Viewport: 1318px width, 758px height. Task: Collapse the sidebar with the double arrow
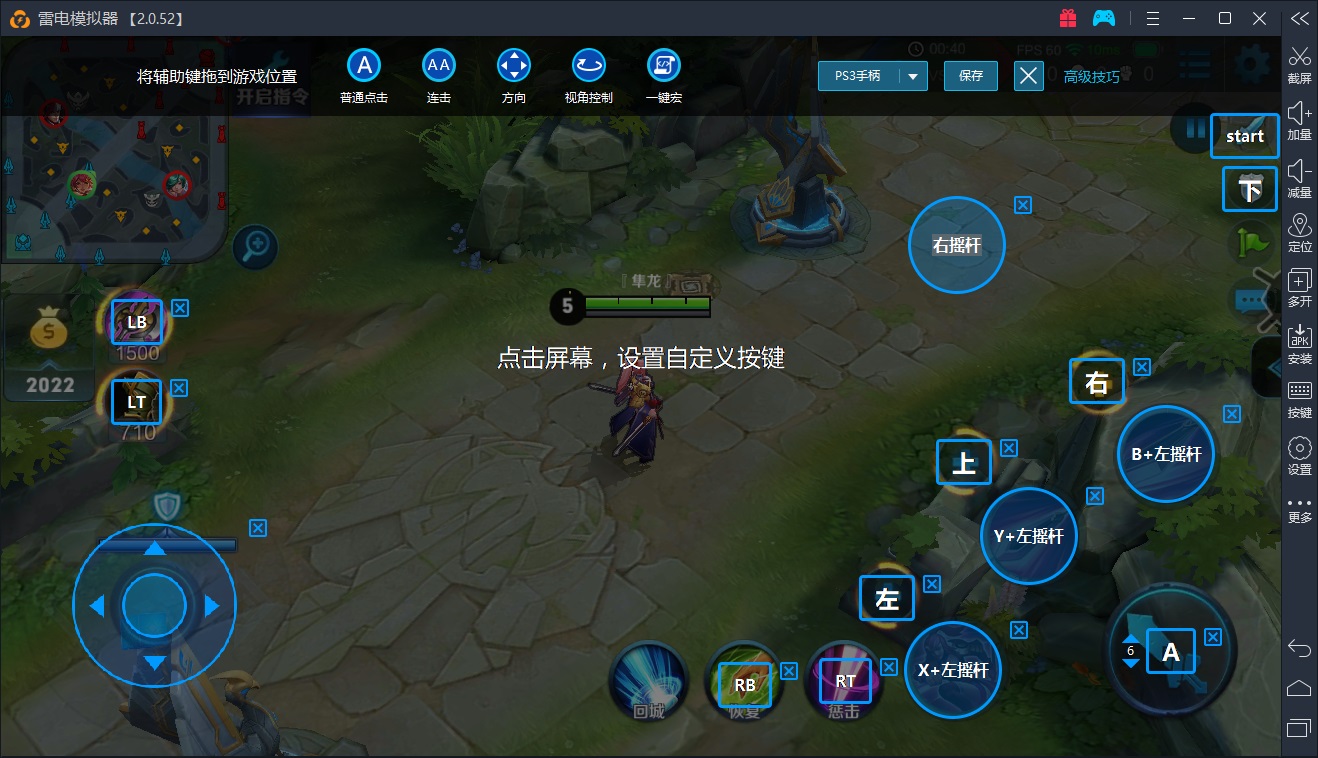[1299, 17]
